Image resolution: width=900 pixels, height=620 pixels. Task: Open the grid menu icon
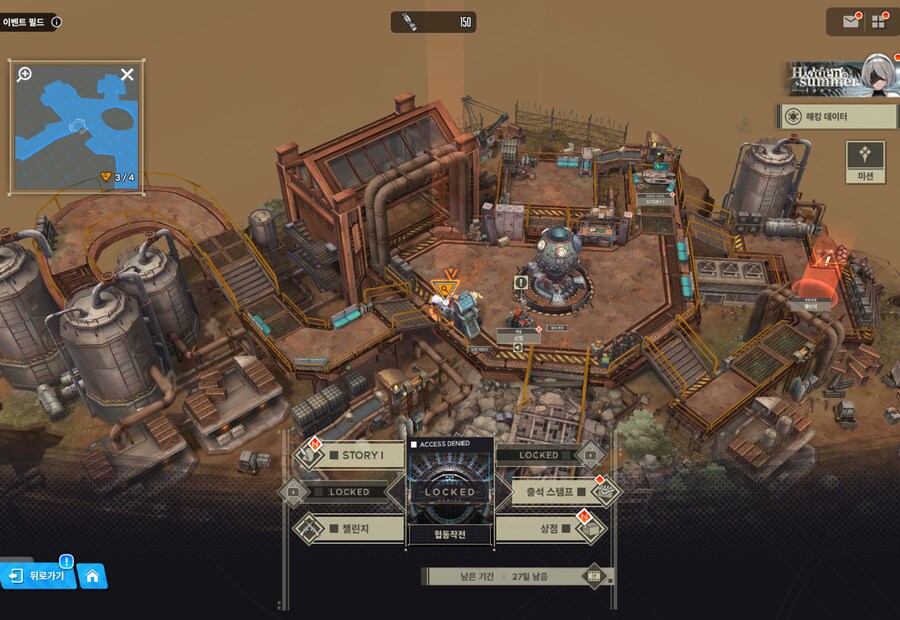[879, 21]
